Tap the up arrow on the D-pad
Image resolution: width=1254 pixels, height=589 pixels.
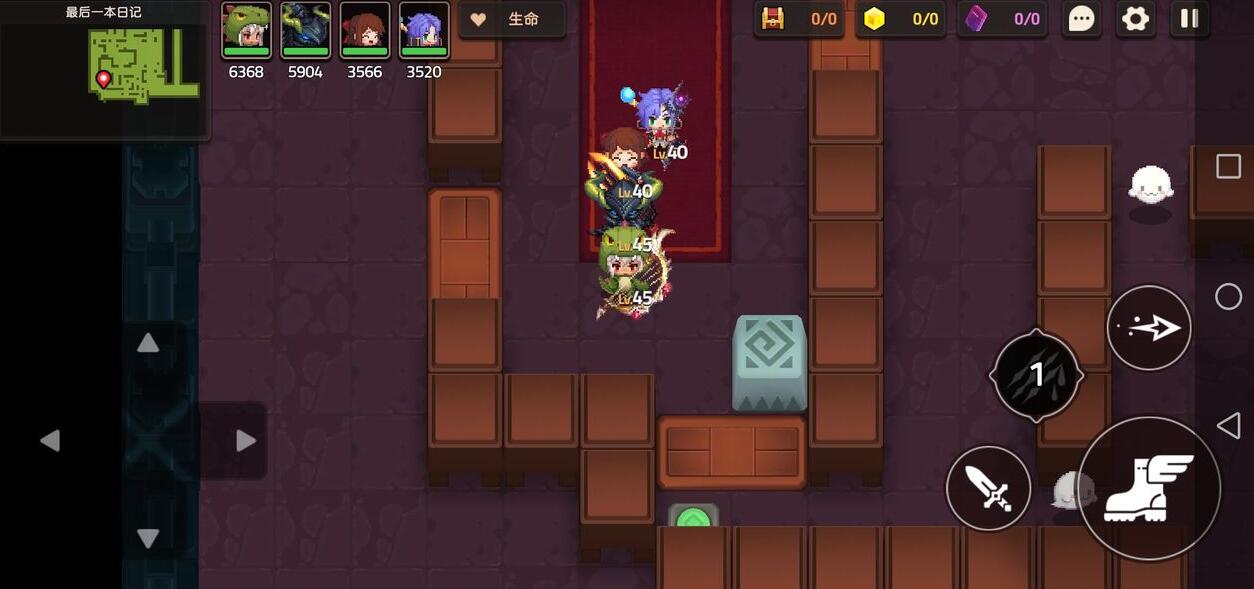148,344
